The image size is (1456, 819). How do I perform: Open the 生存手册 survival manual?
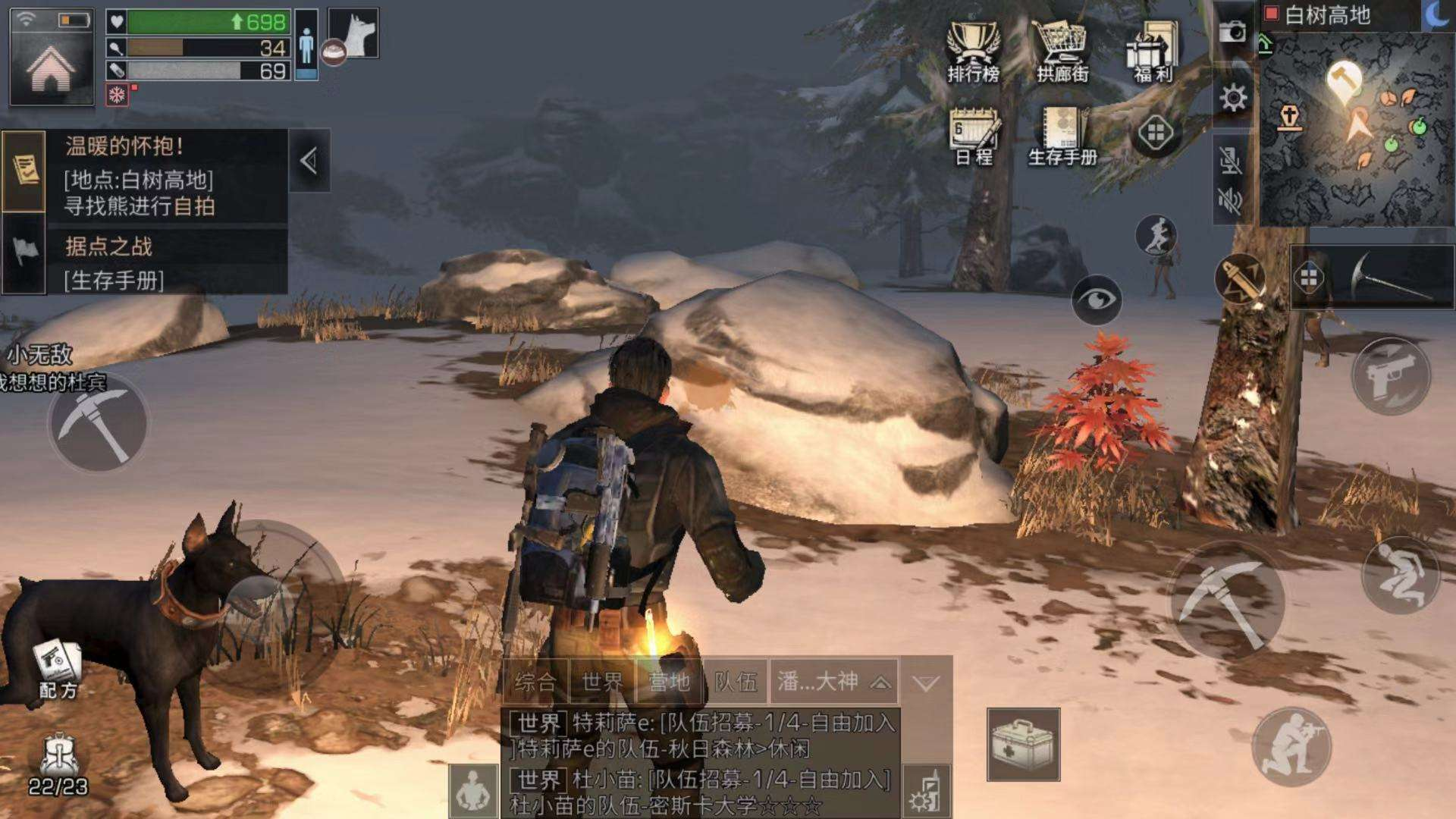point(1062,135)
